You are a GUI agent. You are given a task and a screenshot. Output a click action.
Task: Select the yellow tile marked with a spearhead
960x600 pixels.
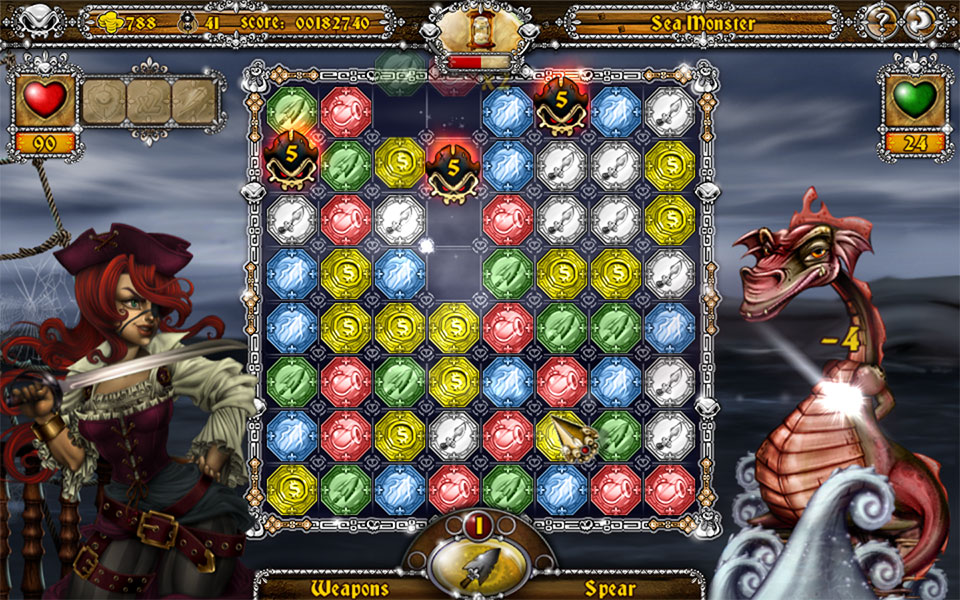[562, 436]
